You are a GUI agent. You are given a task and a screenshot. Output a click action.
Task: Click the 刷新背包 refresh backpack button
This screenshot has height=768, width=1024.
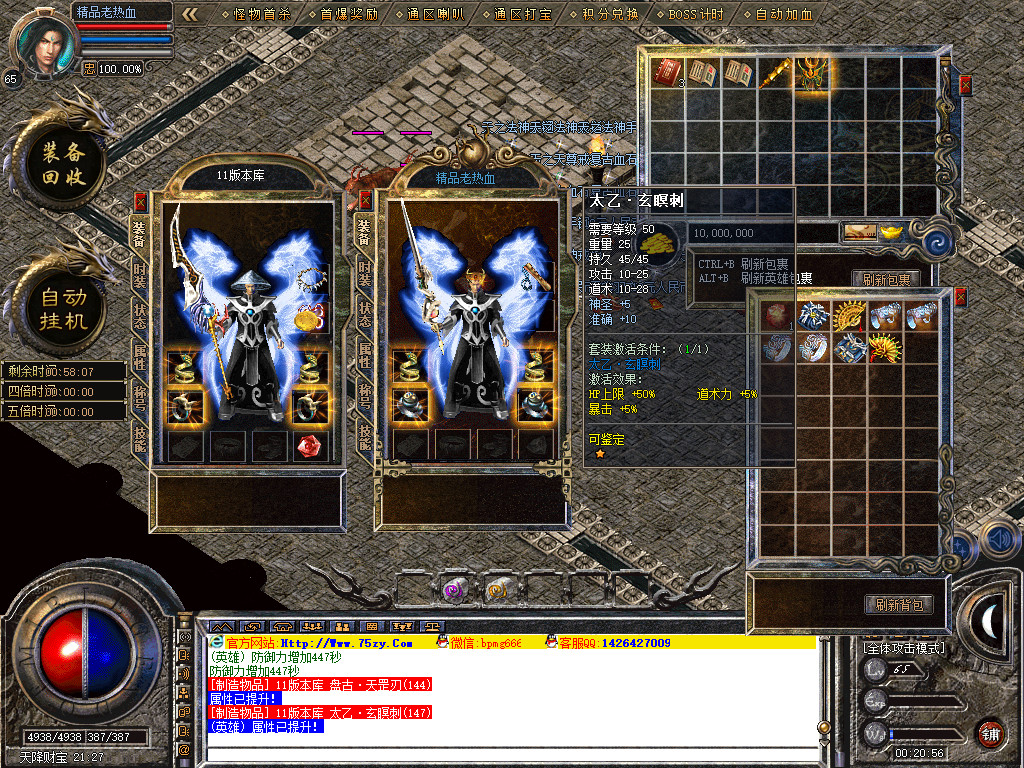tap(899, 604)
